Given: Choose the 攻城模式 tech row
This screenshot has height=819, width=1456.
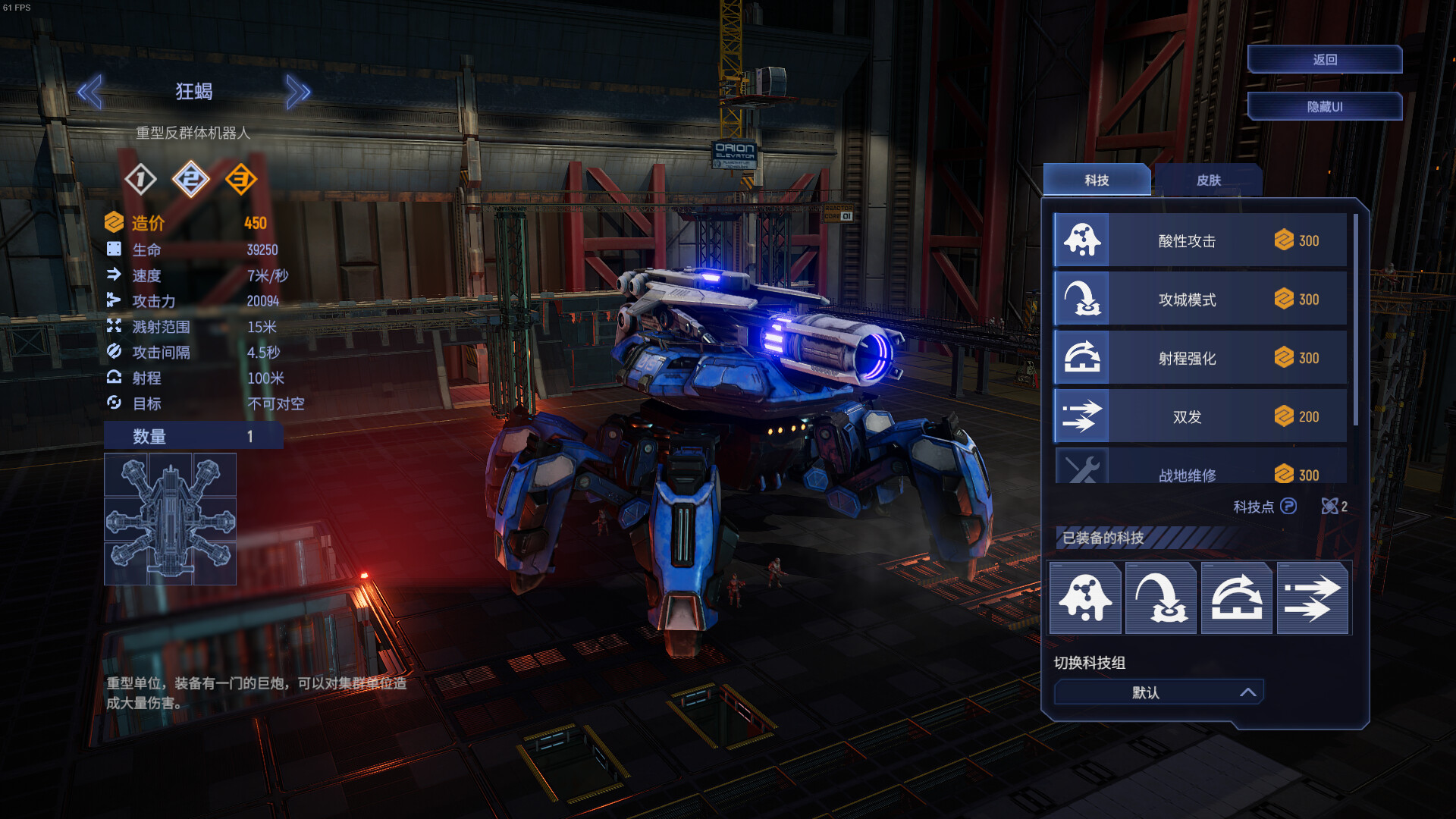Looking at the screenshot, I should (1200, 300).
